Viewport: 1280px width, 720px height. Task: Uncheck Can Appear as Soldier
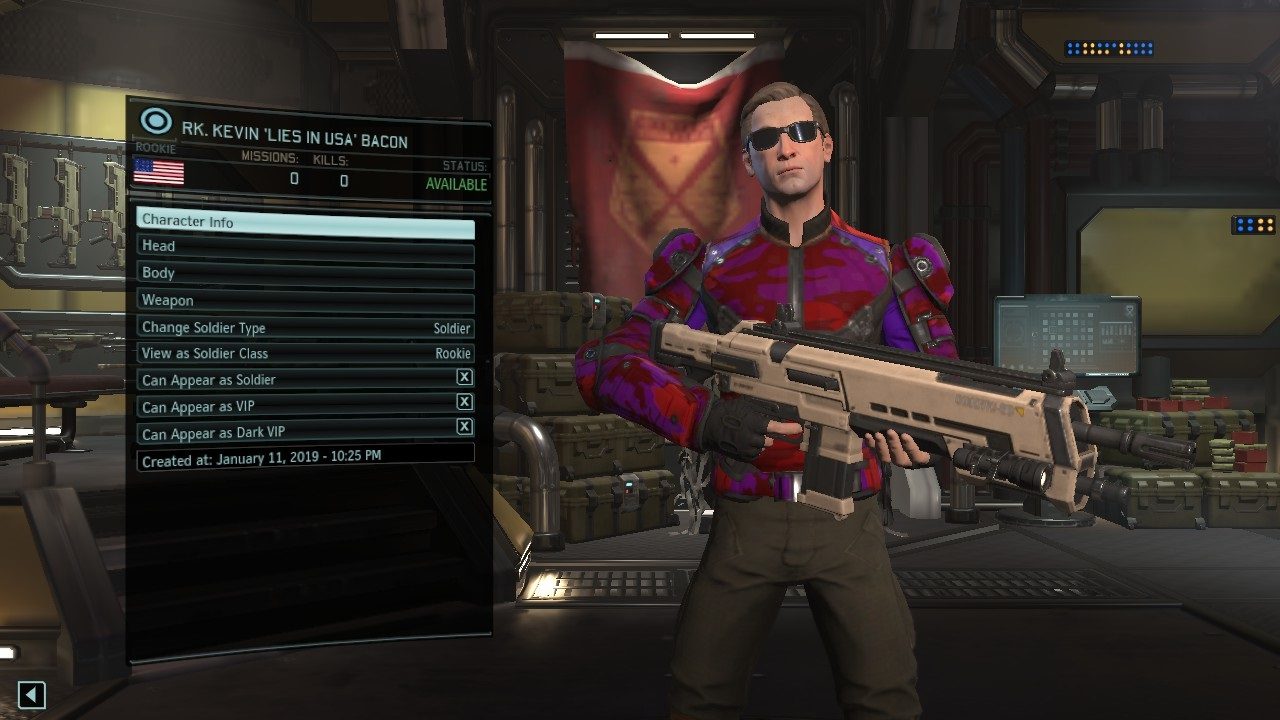pos(464,379)
